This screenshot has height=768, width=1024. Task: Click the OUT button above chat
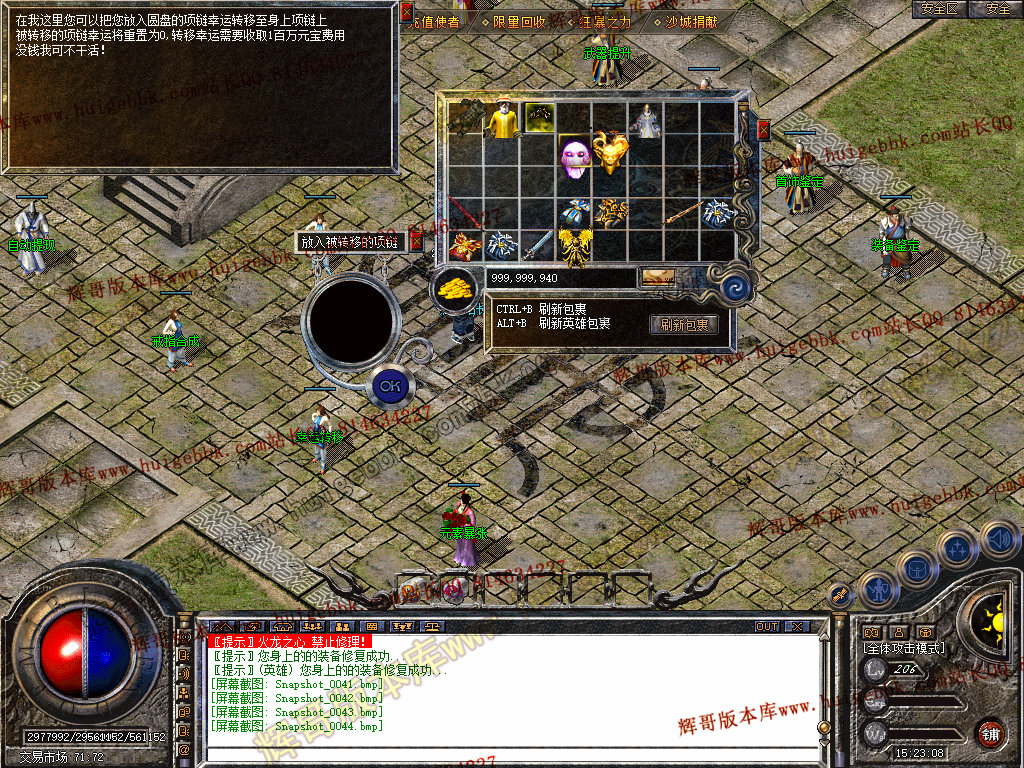click(767, 627)
